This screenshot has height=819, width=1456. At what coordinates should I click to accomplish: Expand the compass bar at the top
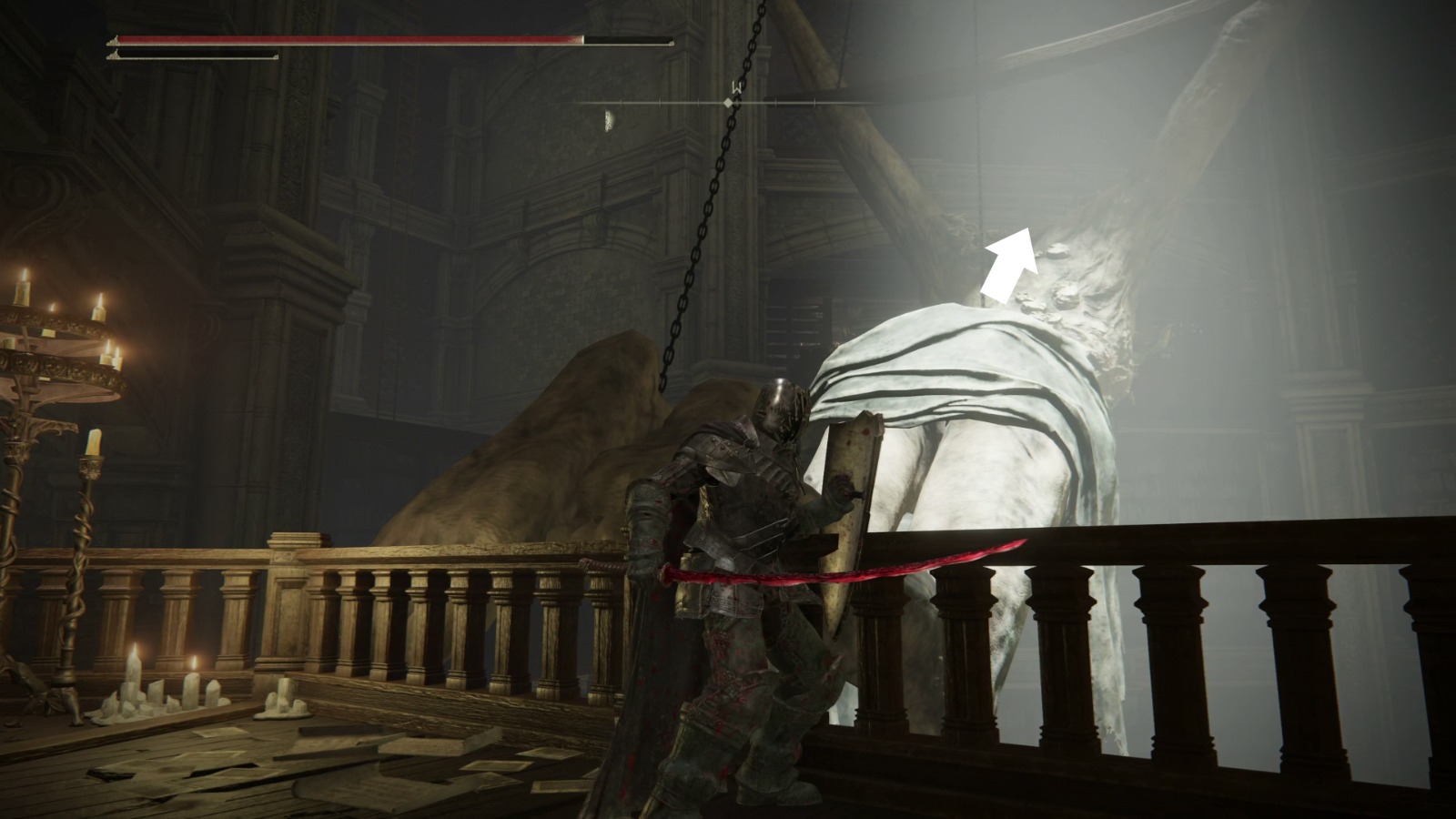(728, 103)
